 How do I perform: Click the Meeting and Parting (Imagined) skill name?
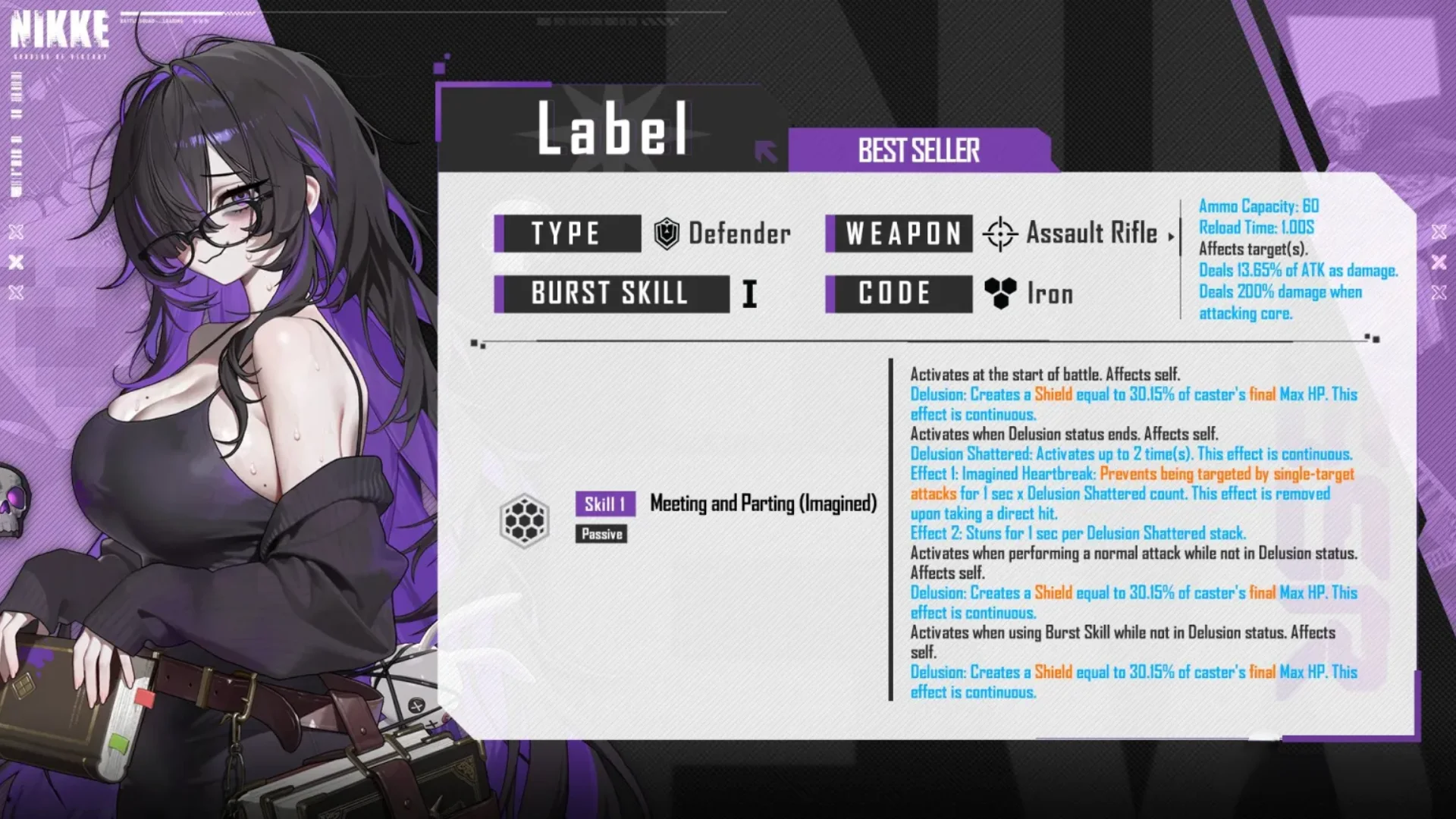(763, 504)
